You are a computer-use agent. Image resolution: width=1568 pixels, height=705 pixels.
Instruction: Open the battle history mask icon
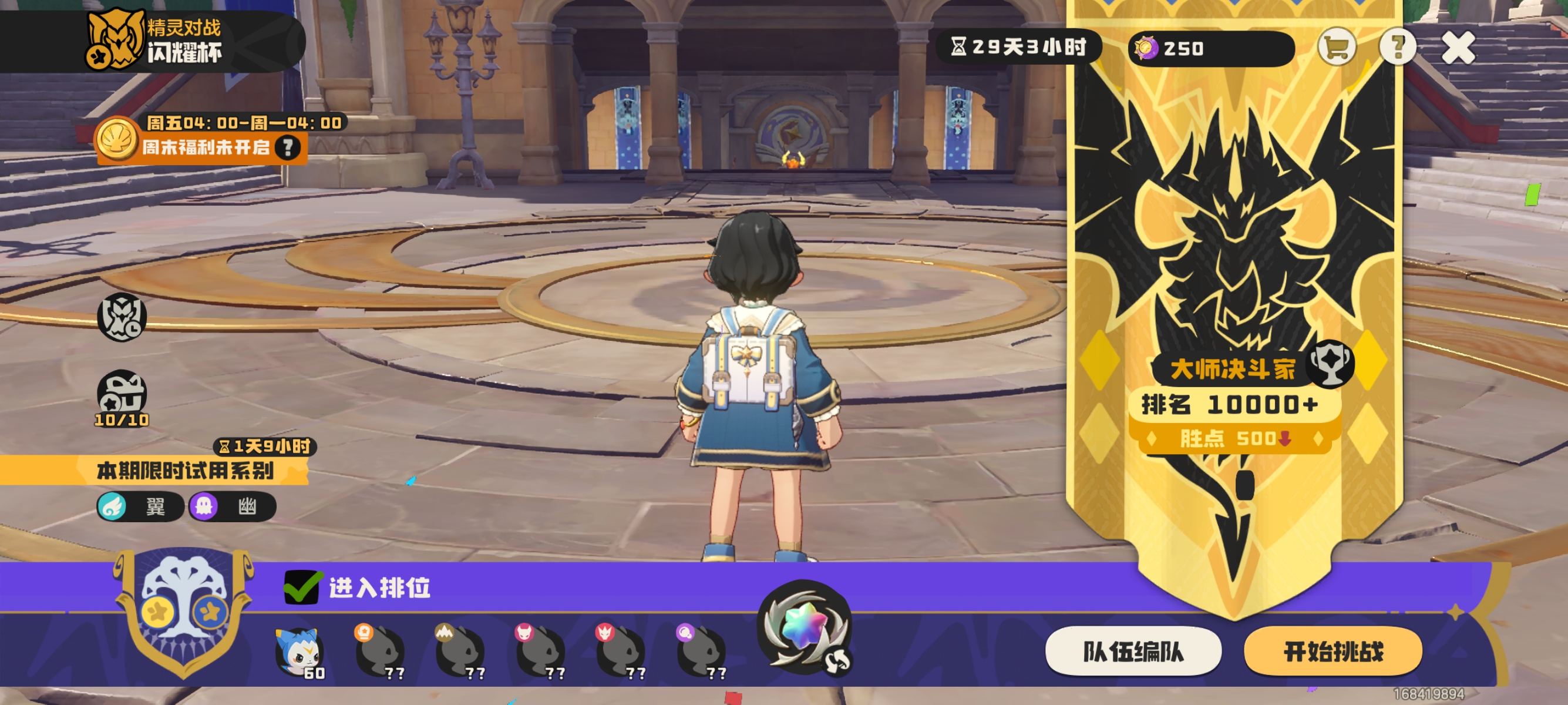[x=122, y=316]
